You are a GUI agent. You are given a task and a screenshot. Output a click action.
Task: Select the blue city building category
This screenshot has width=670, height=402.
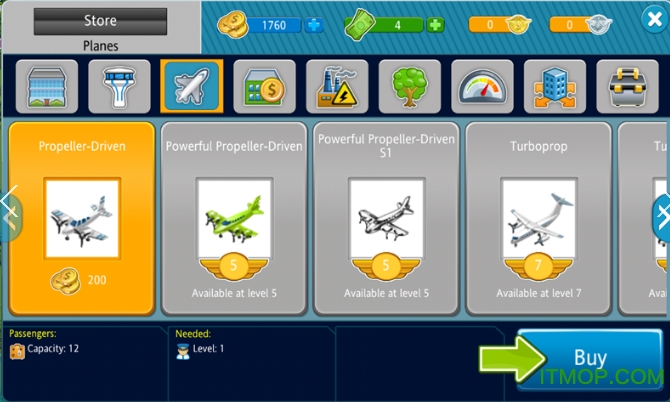coord(555,87)
